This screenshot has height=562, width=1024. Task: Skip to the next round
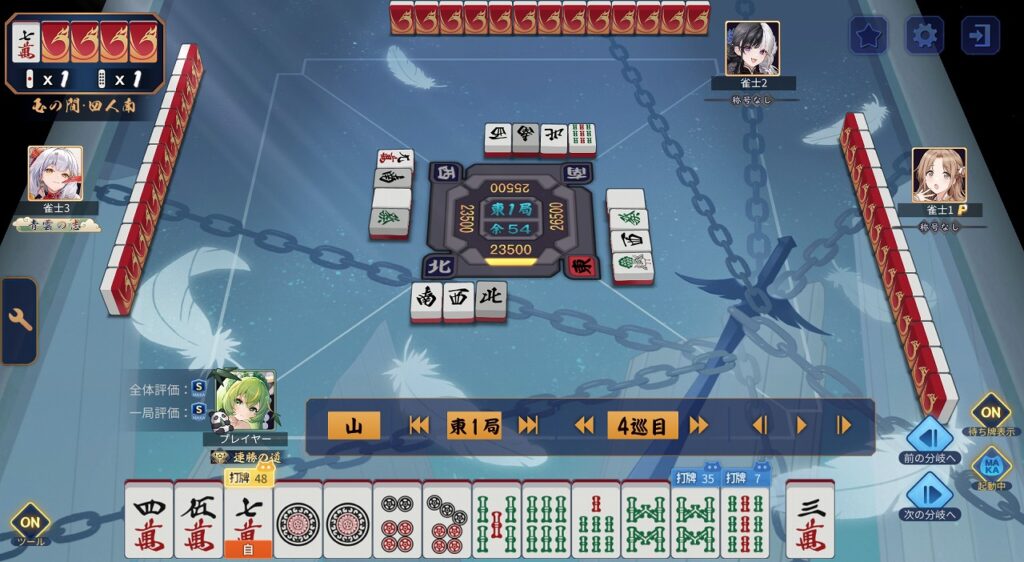528,426
